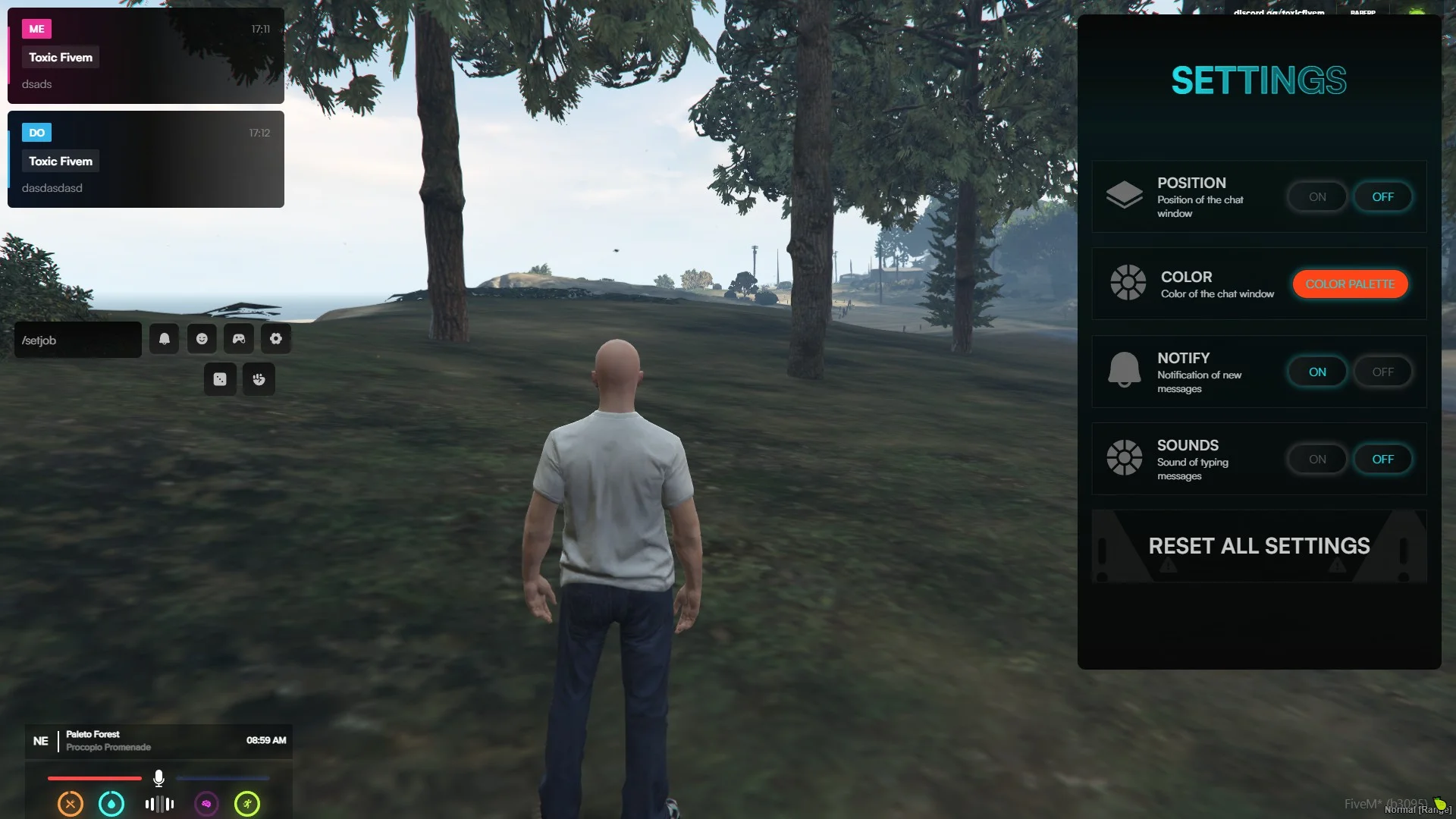Click the gamepad controller icon
Viewport: 1456px width, 819px height.
click(239, 339)
